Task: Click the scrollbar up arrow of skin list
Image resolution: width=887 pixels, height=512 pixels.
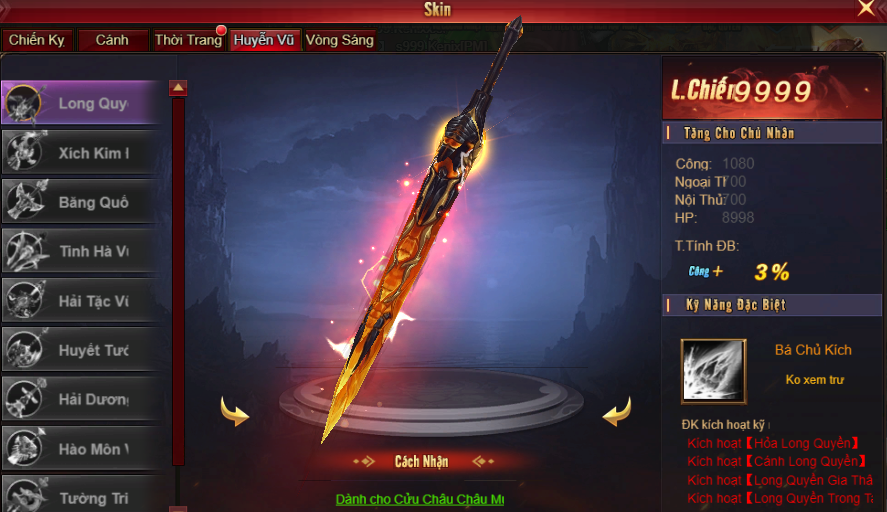Action: coord(178,88)
